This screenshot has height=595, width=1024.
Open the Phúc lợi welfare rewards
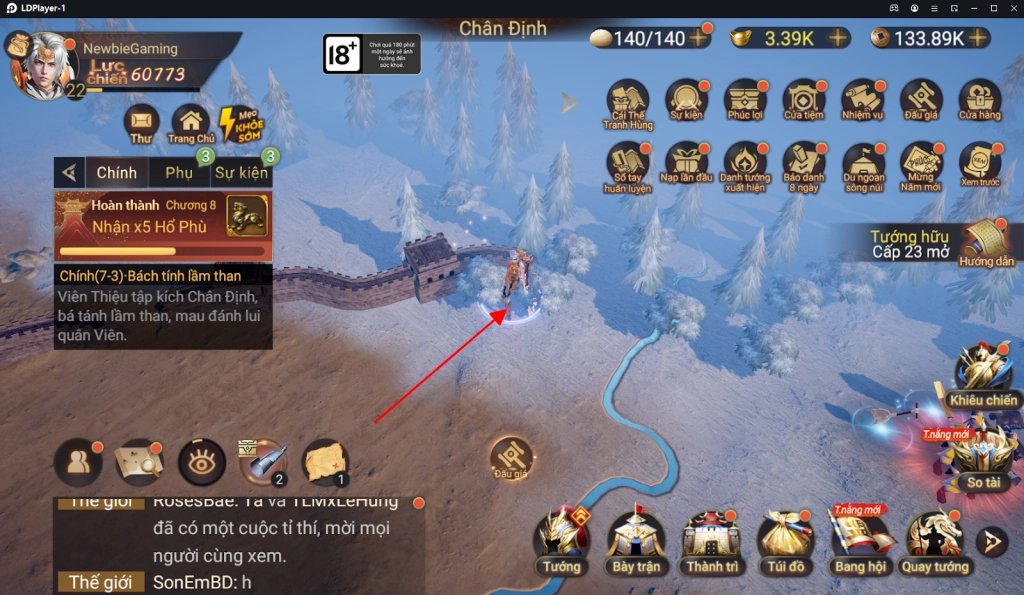coord(745,102)
